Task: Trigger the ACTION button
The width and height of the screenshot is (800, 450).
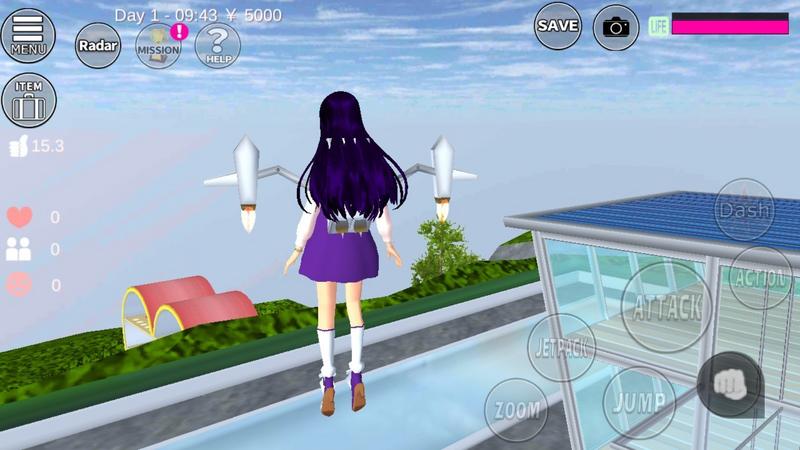Action: [762, 277]
